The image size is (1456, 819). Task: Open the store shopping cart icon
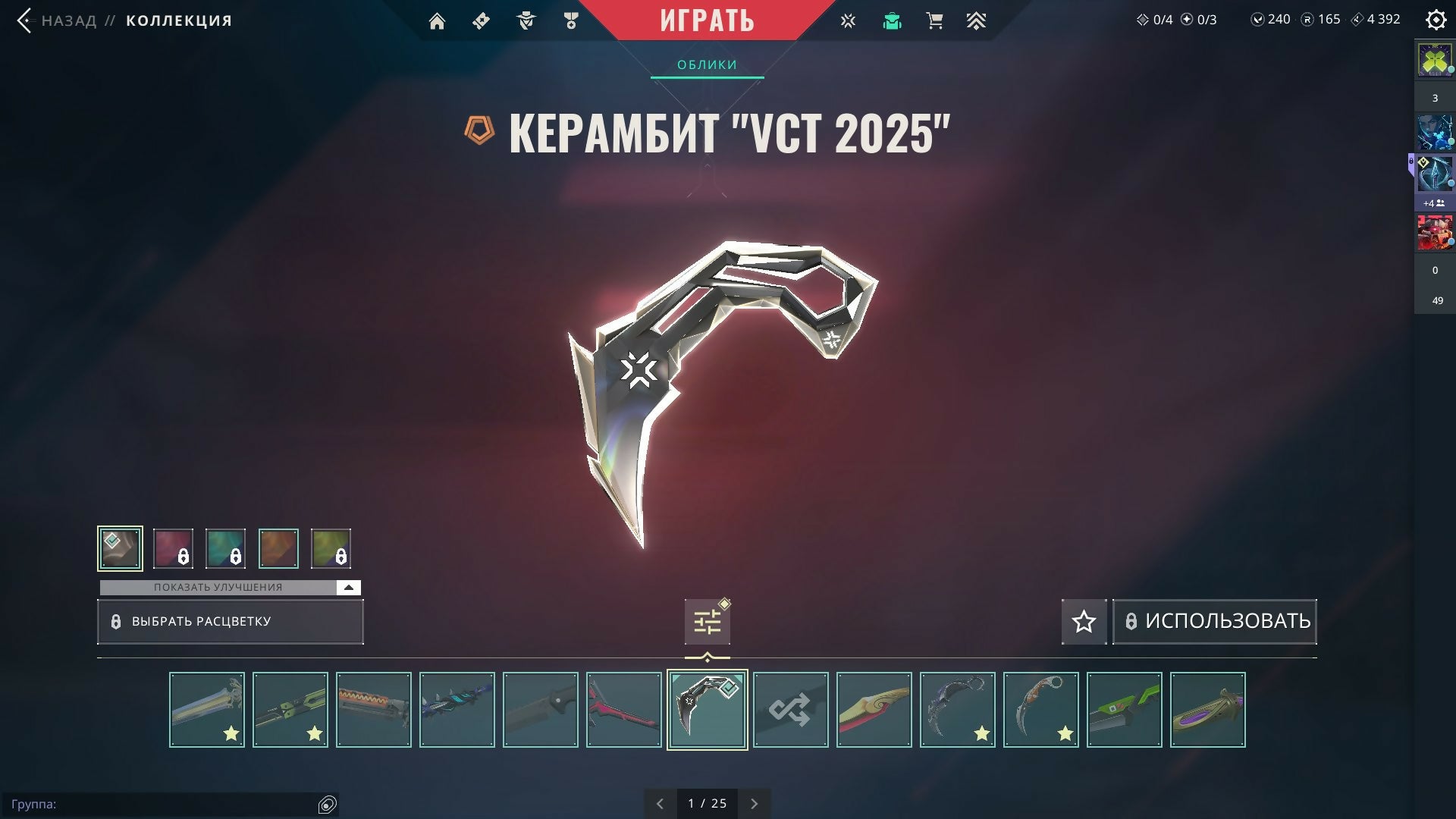point(934,21)
